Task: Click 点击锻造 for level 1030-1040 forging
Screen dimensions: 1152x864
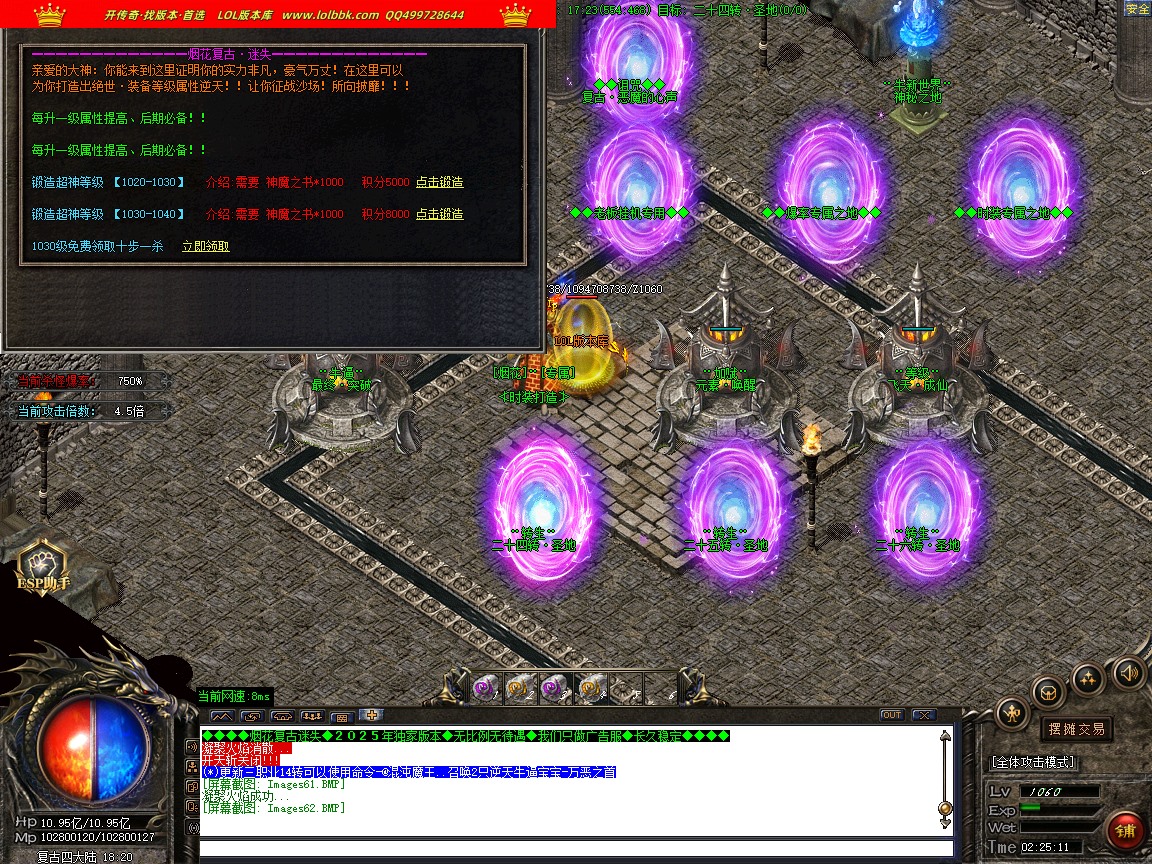Action: pos(440,215)
